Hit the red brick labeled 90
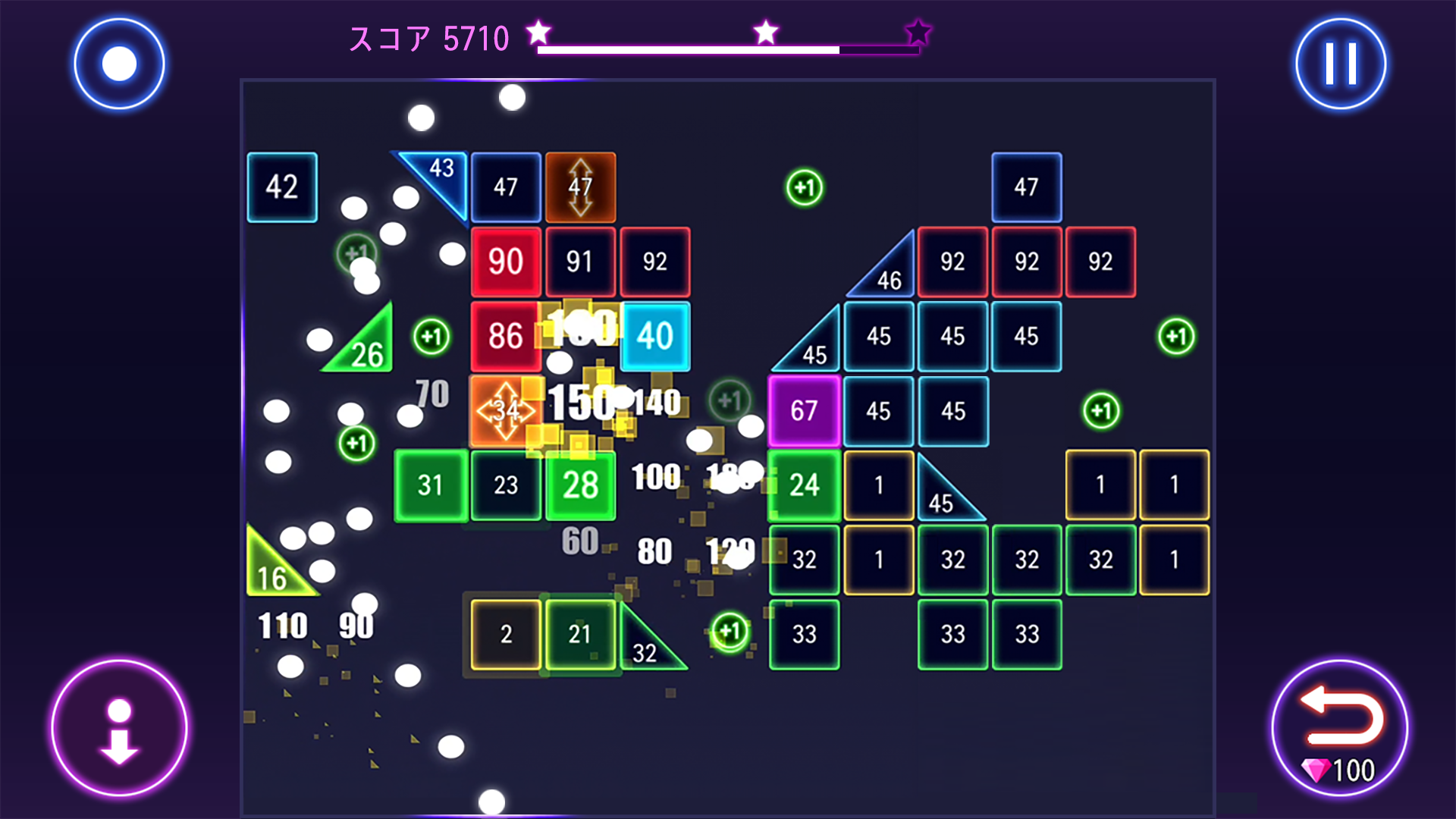Image resolution: width=1456 pixels, height=819 pixels. (505, 262)
